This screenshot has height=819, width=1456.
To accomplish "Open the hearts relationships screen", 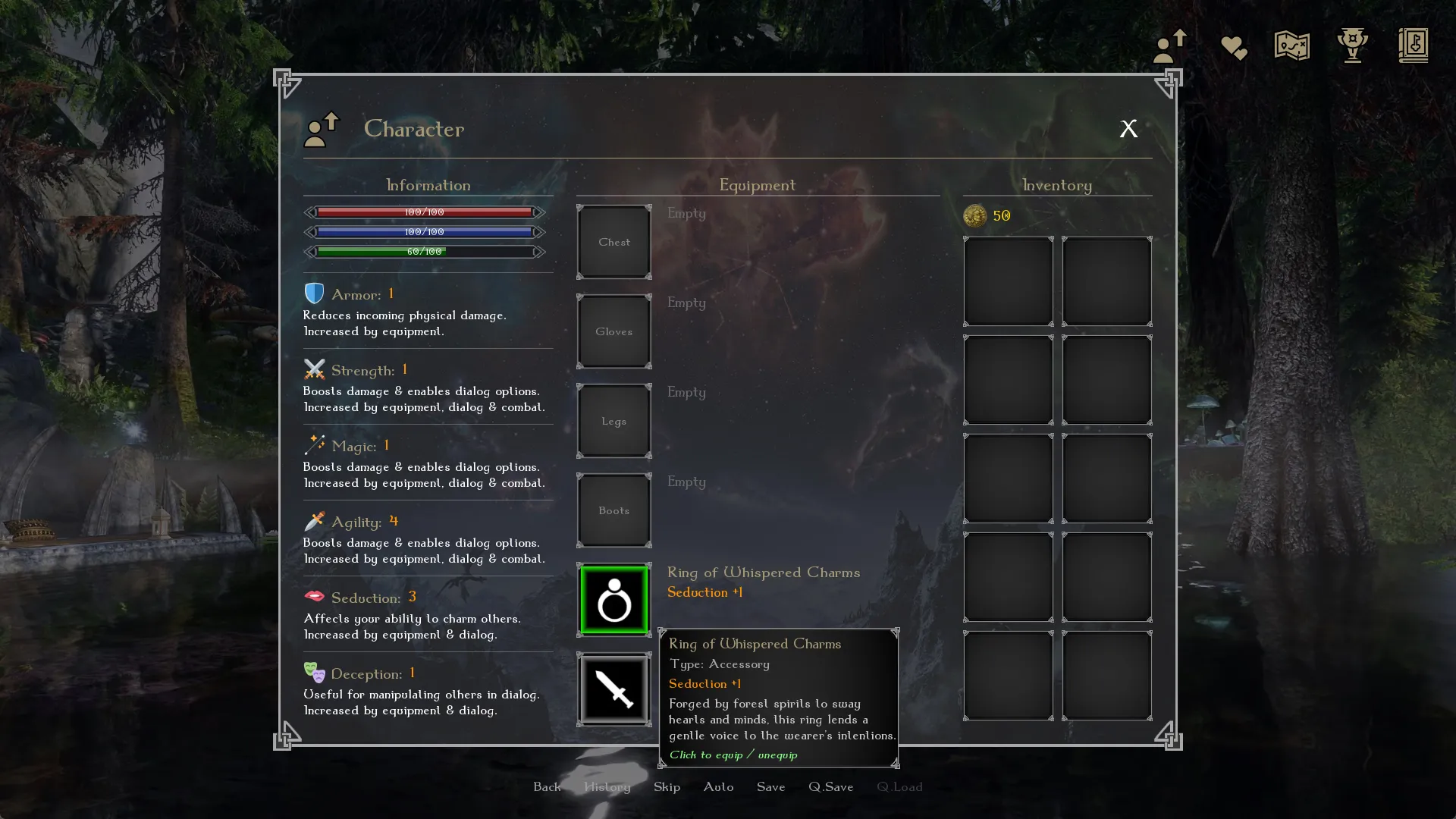I will (x=1234, y=48).
